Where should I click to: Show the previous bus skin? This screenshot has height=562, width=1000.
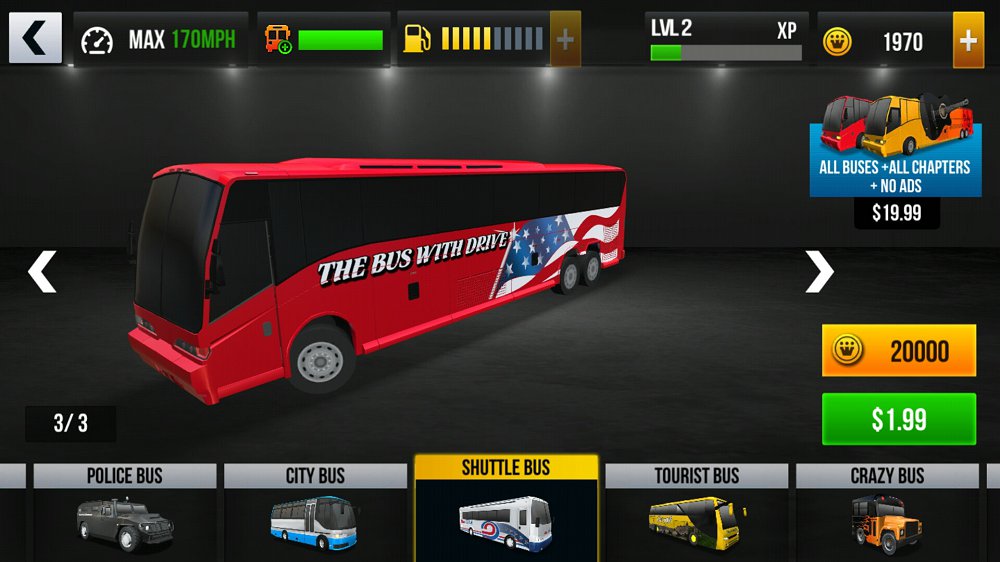pos(41,272)
